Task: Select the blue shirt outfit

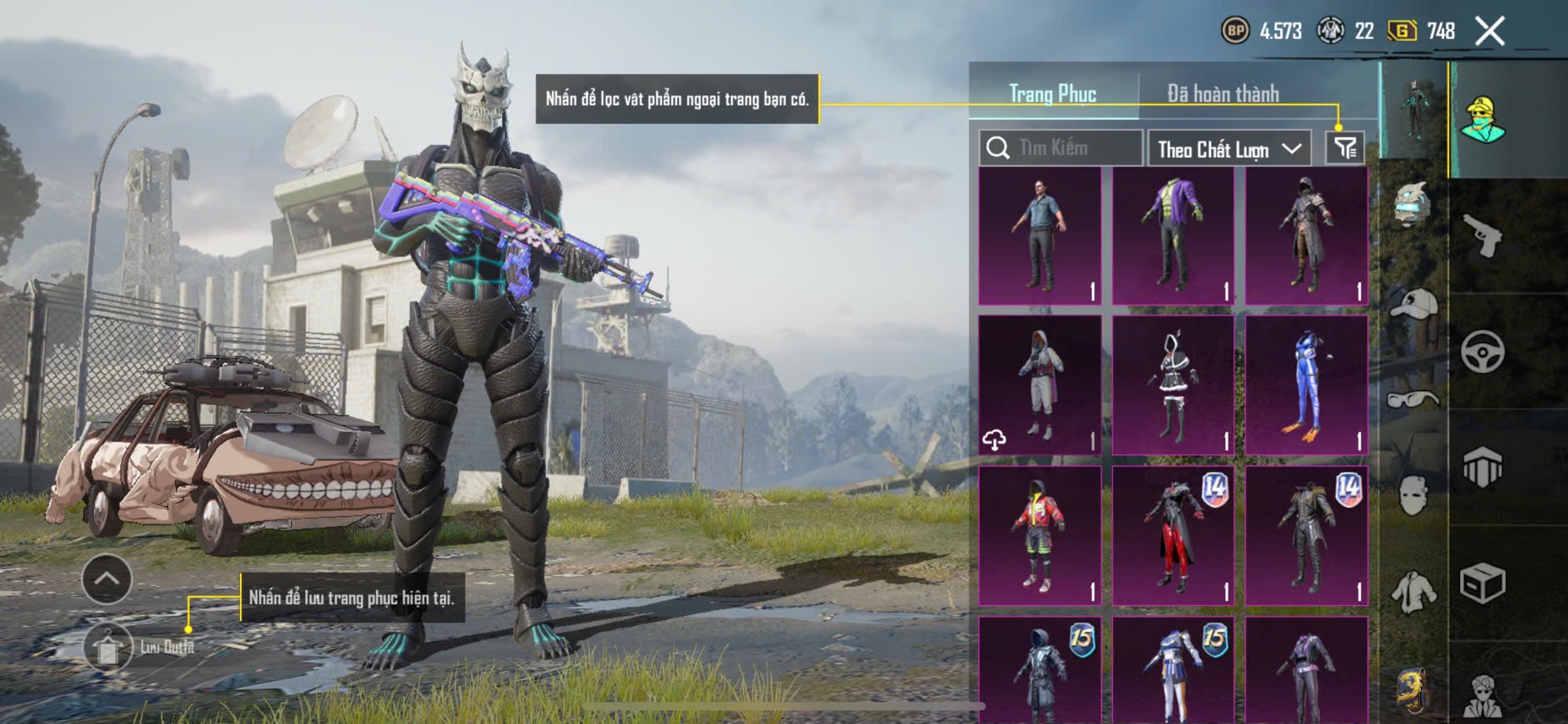Action: (1040, 236)
